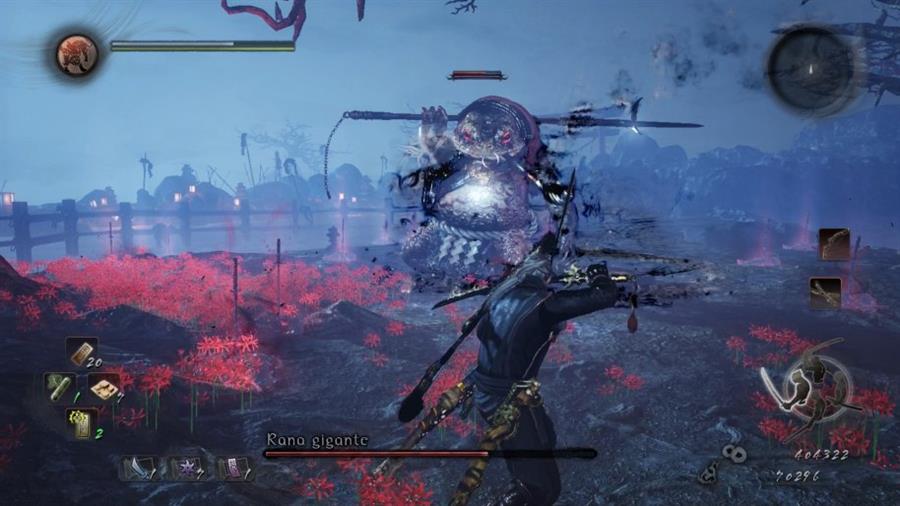Use the wooden tablet item with 20 uses
The width and height of the screenshot is (900, 506).
coord(80,352)
